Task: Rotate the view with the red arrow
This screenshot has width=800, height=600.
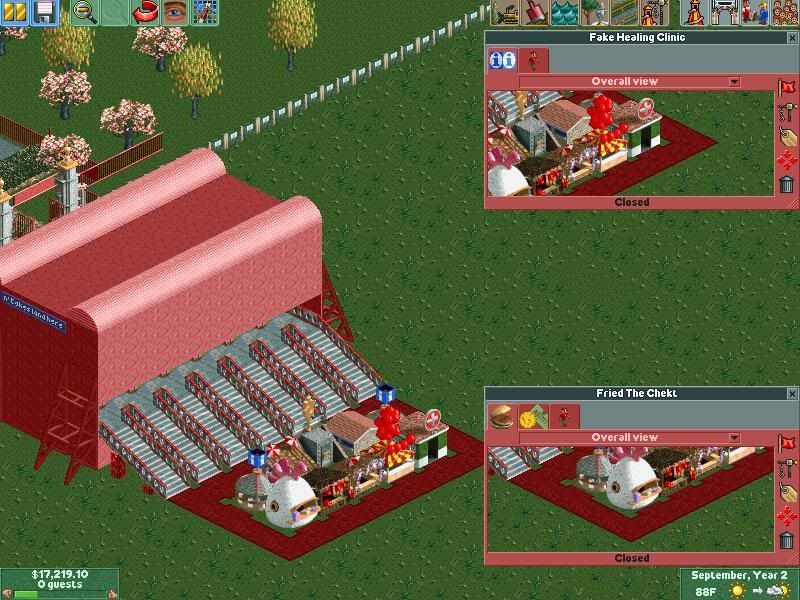Action: 145,13
